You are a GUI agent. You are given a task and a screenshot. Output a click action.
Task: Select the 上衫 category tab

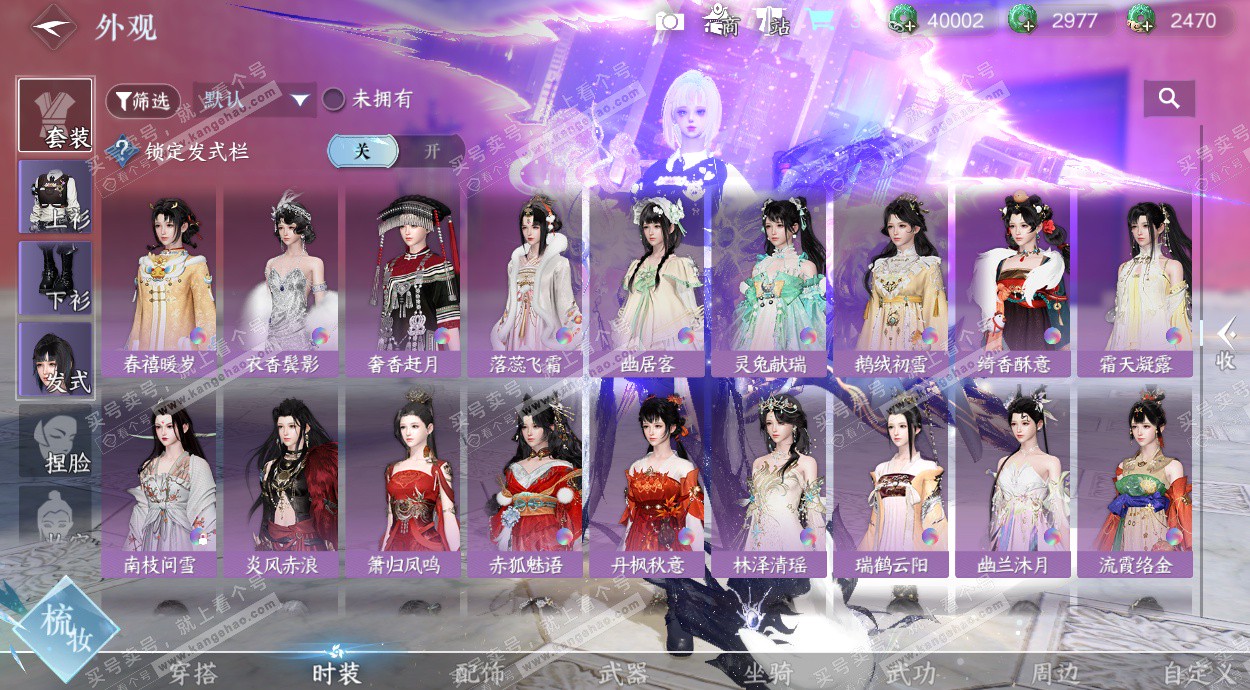coord(56,196)
